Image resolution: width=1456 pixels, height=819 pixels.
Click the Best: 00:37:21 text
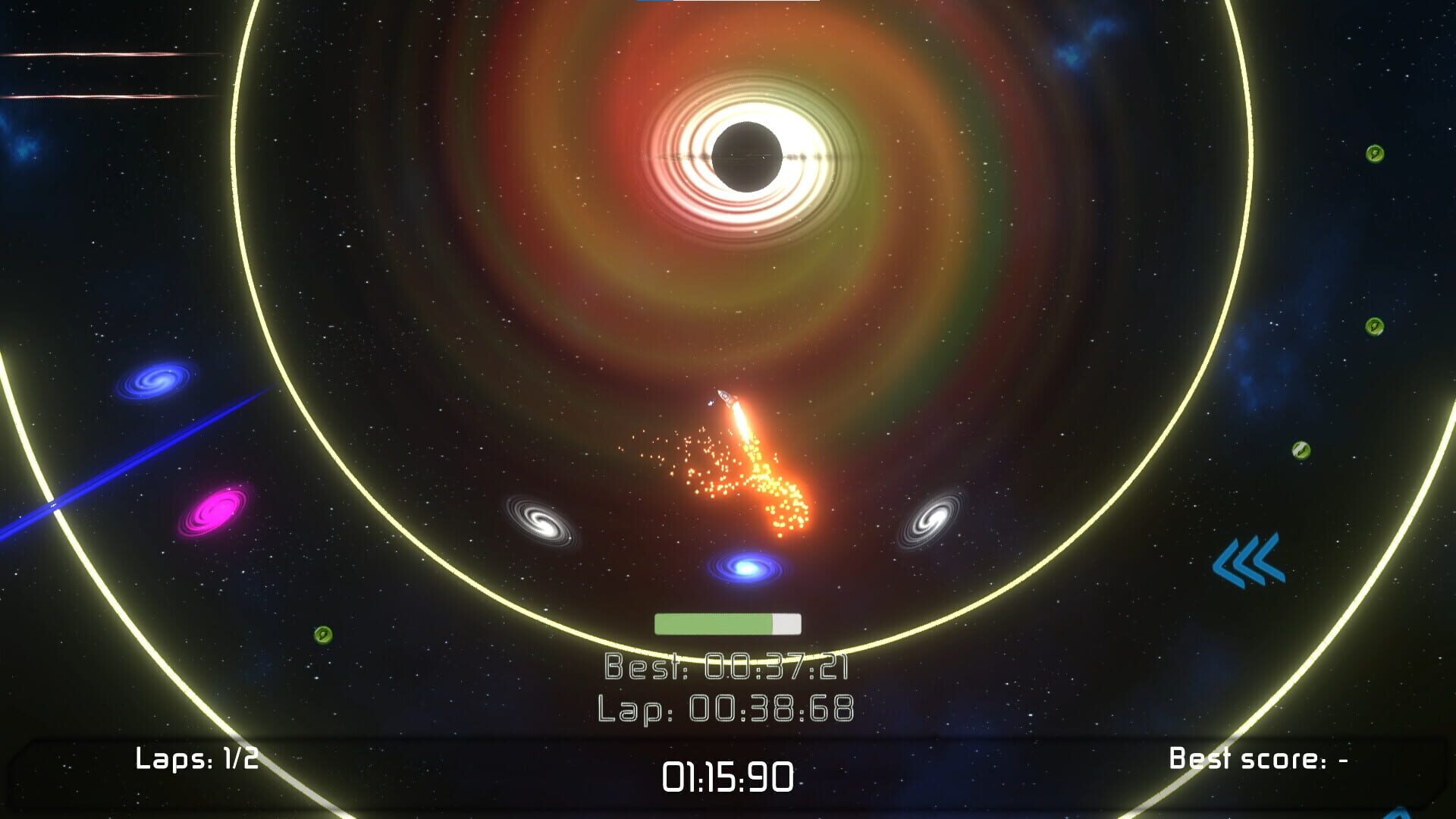tap(728, 666)
